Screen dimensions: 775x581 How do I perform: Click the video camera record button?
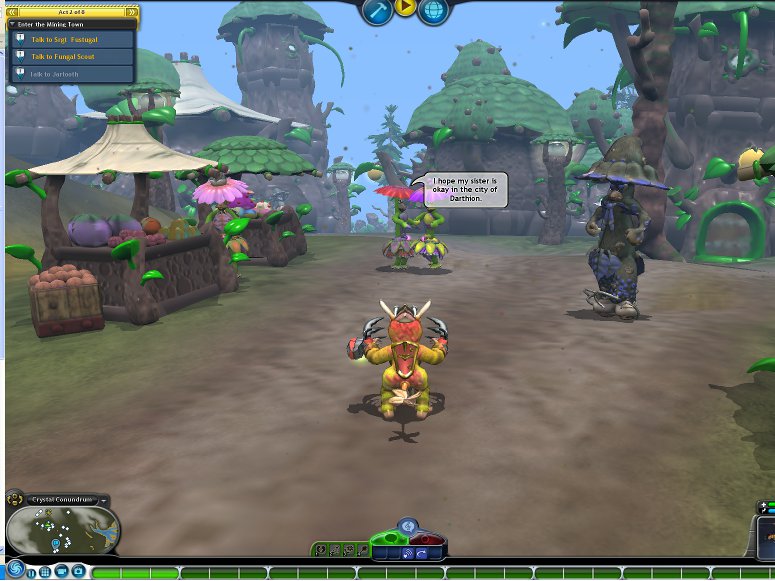click(x=62, y=573)
